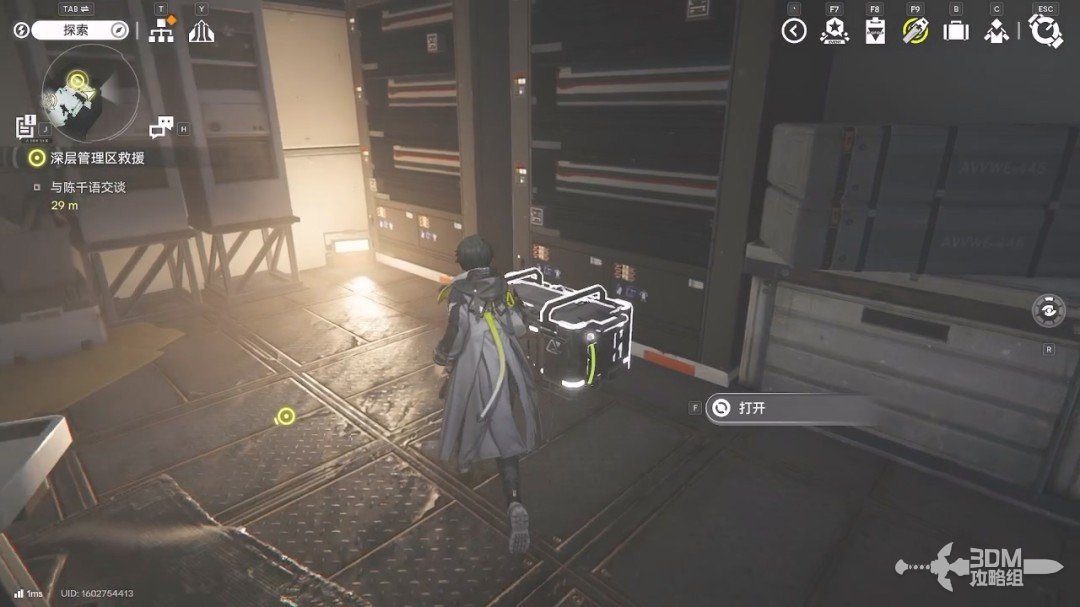Open the main menu ring icon

pos(1046,31)
